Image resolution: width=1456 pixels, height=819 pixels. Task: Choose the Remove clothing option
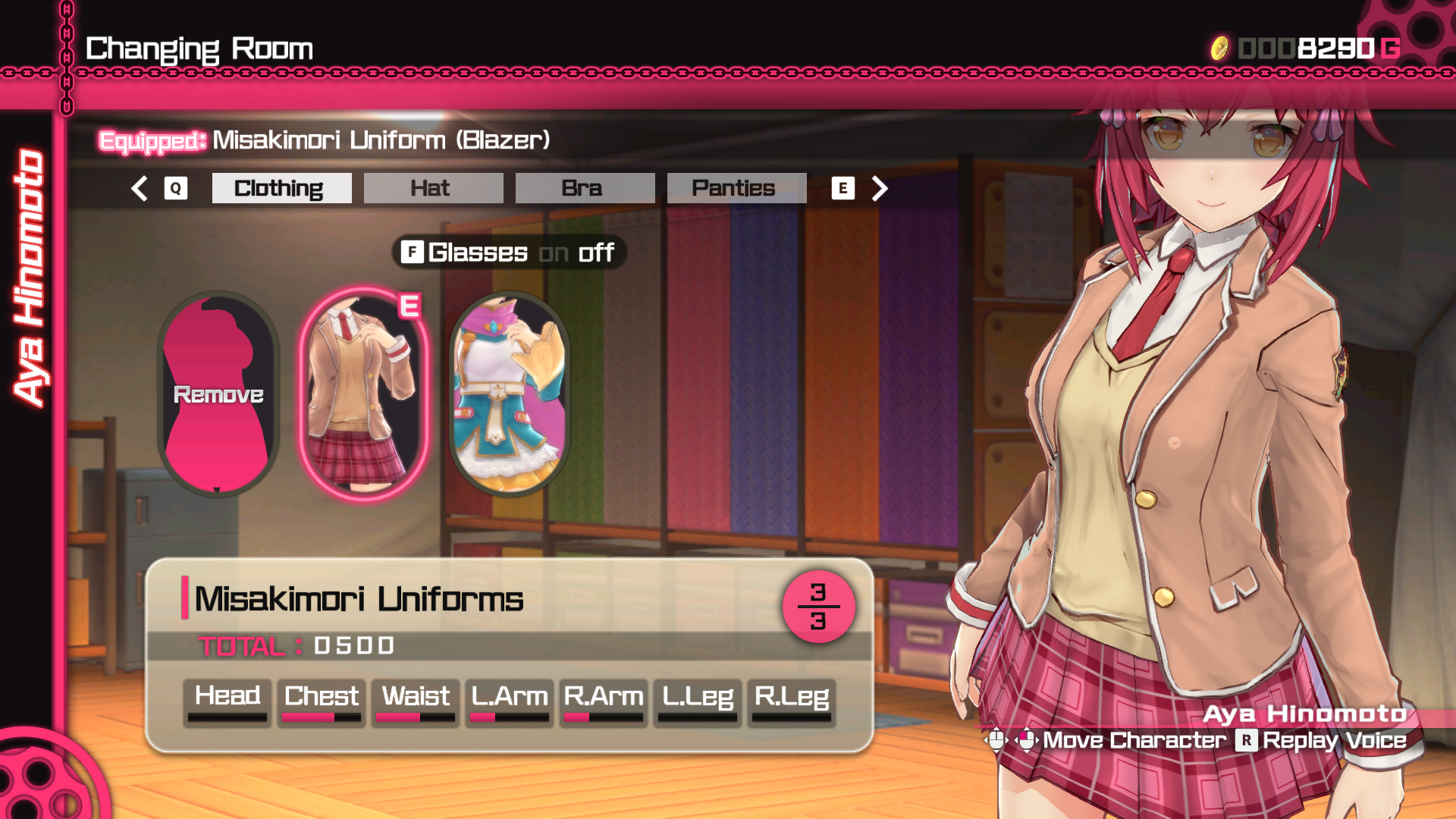point(218,394)
